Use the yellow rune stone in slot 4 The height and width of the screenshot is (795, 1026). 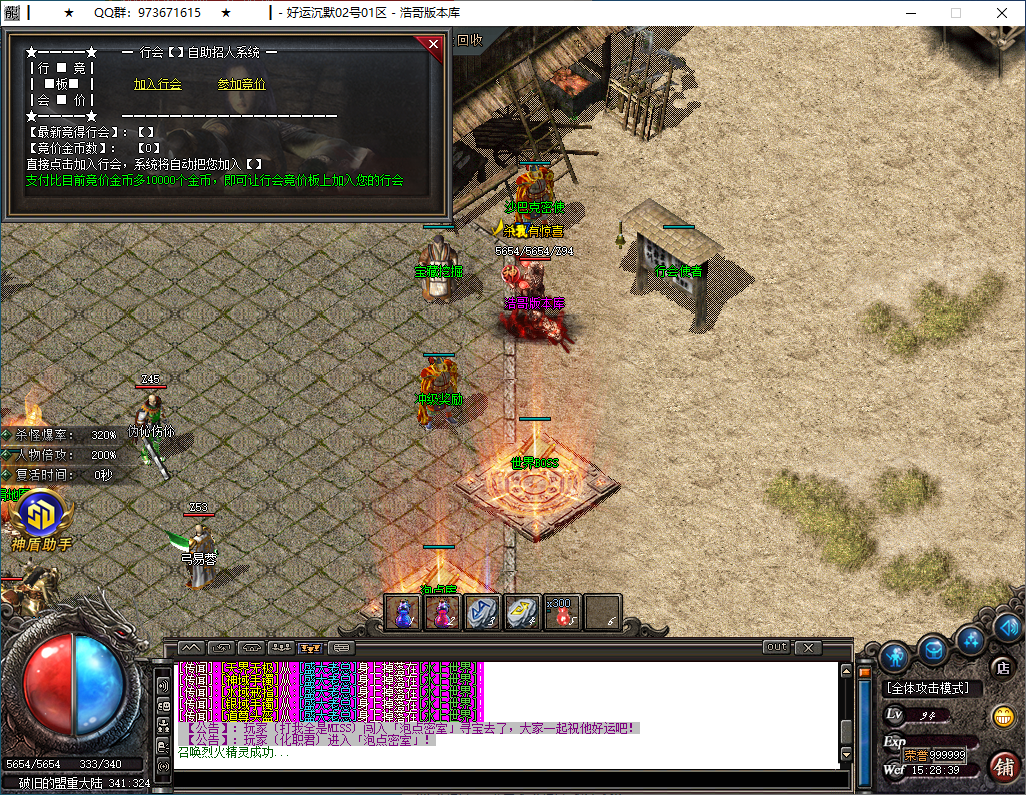pos(522,612)
